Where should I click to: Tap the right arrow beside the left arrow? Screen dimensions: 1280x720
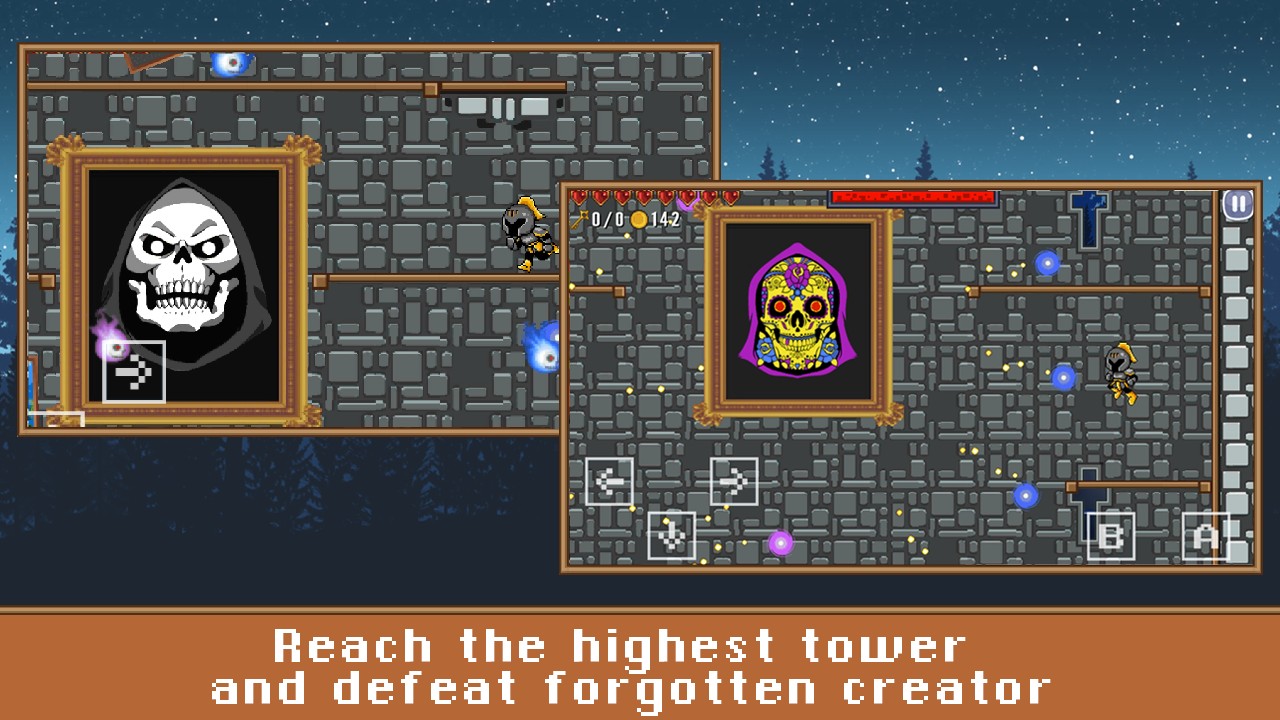(734, 482)
